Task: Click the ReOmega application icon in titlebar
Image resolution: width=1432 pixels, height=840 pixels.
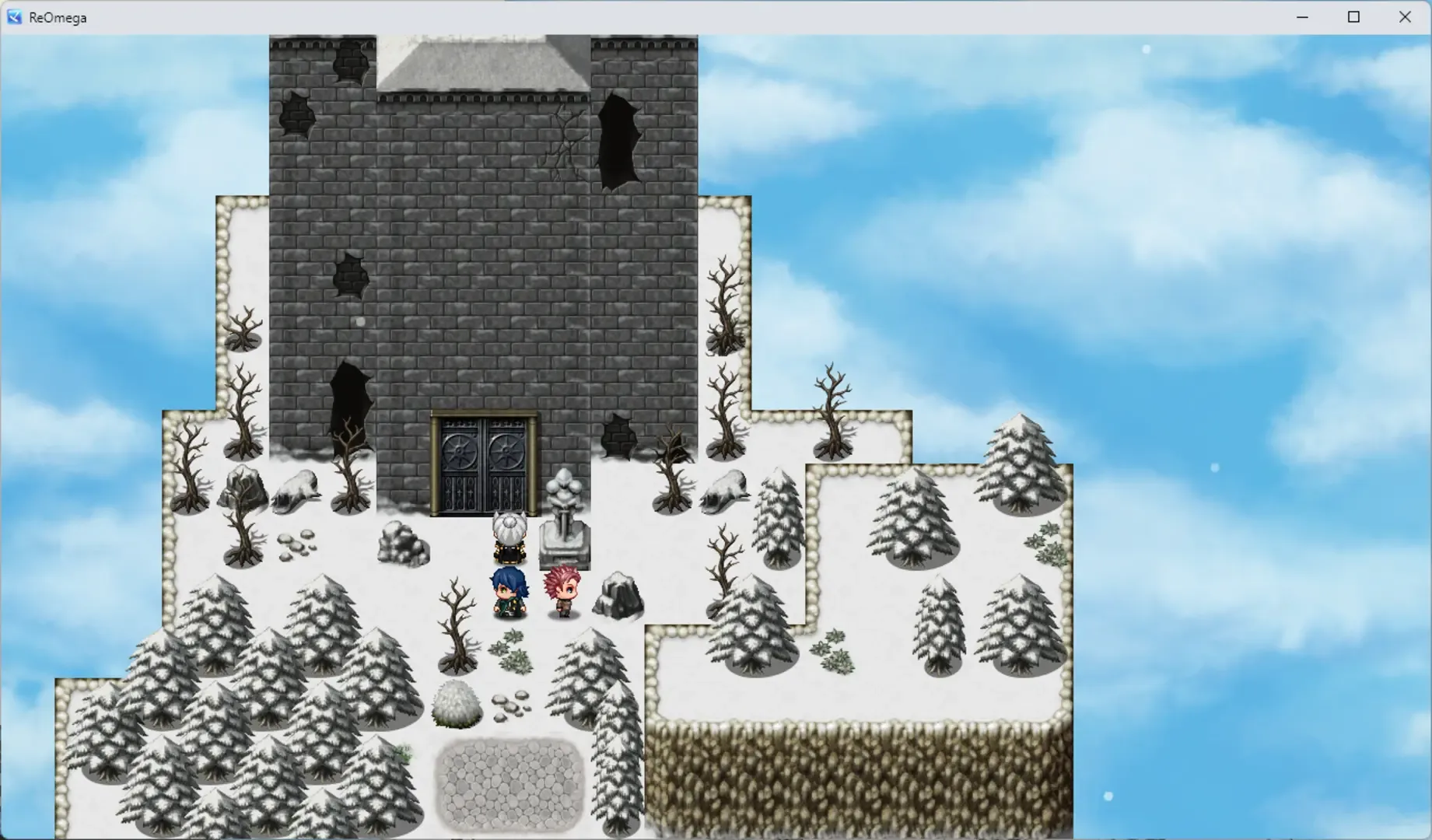Action: click(13, 16)
